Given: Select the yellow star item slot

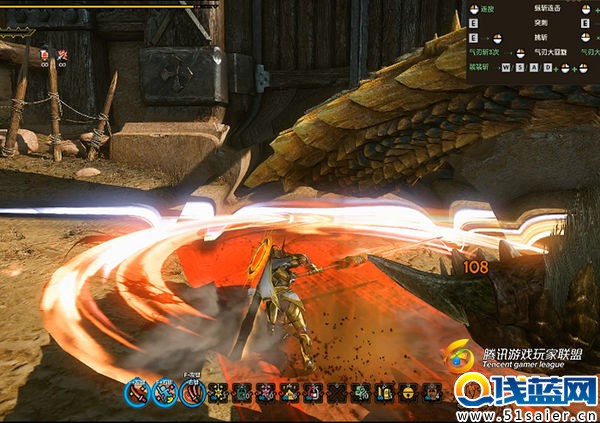Looking at the screenshot, I should point(217,393).
